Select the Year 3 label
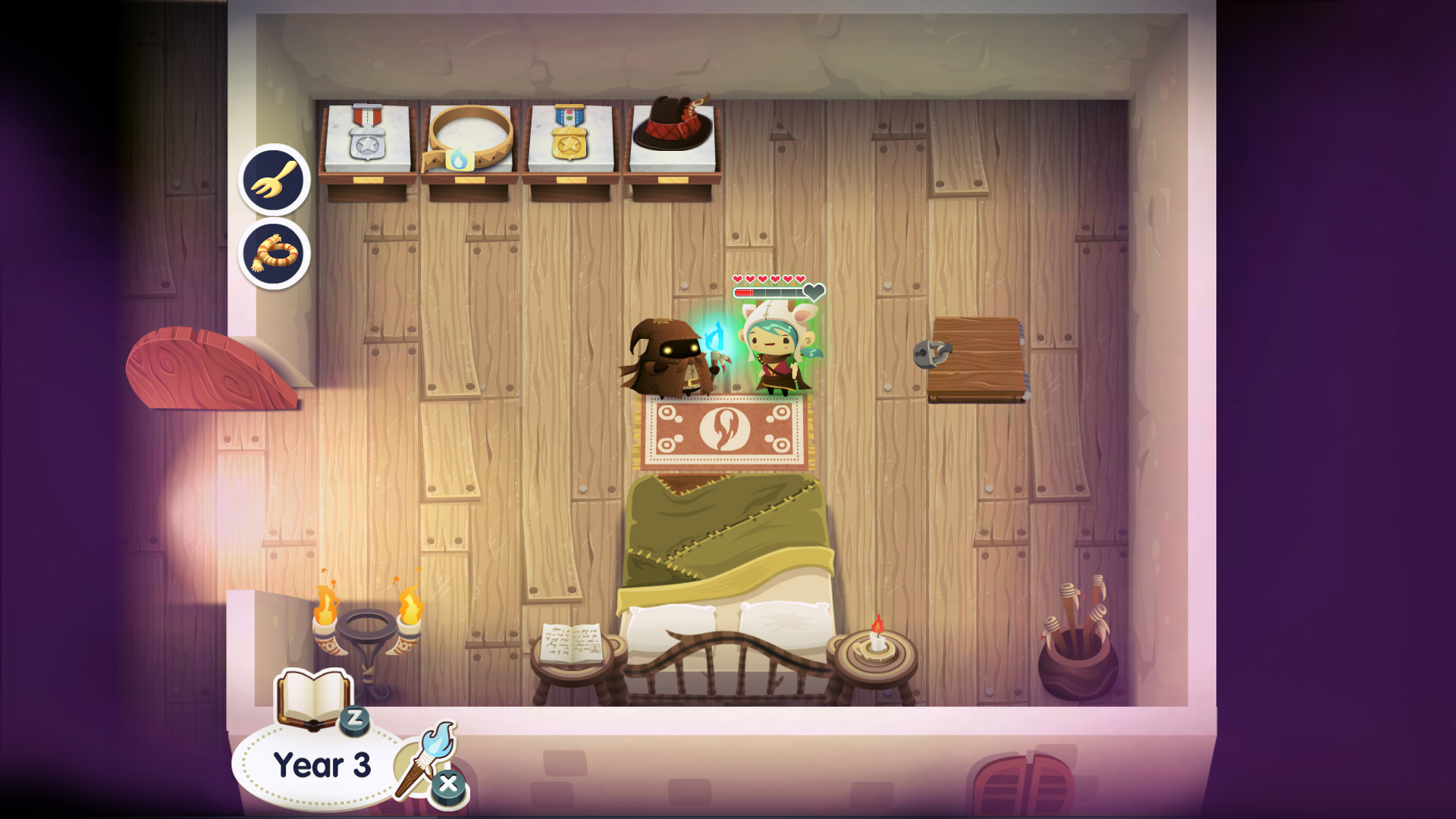 coord(320,764)
